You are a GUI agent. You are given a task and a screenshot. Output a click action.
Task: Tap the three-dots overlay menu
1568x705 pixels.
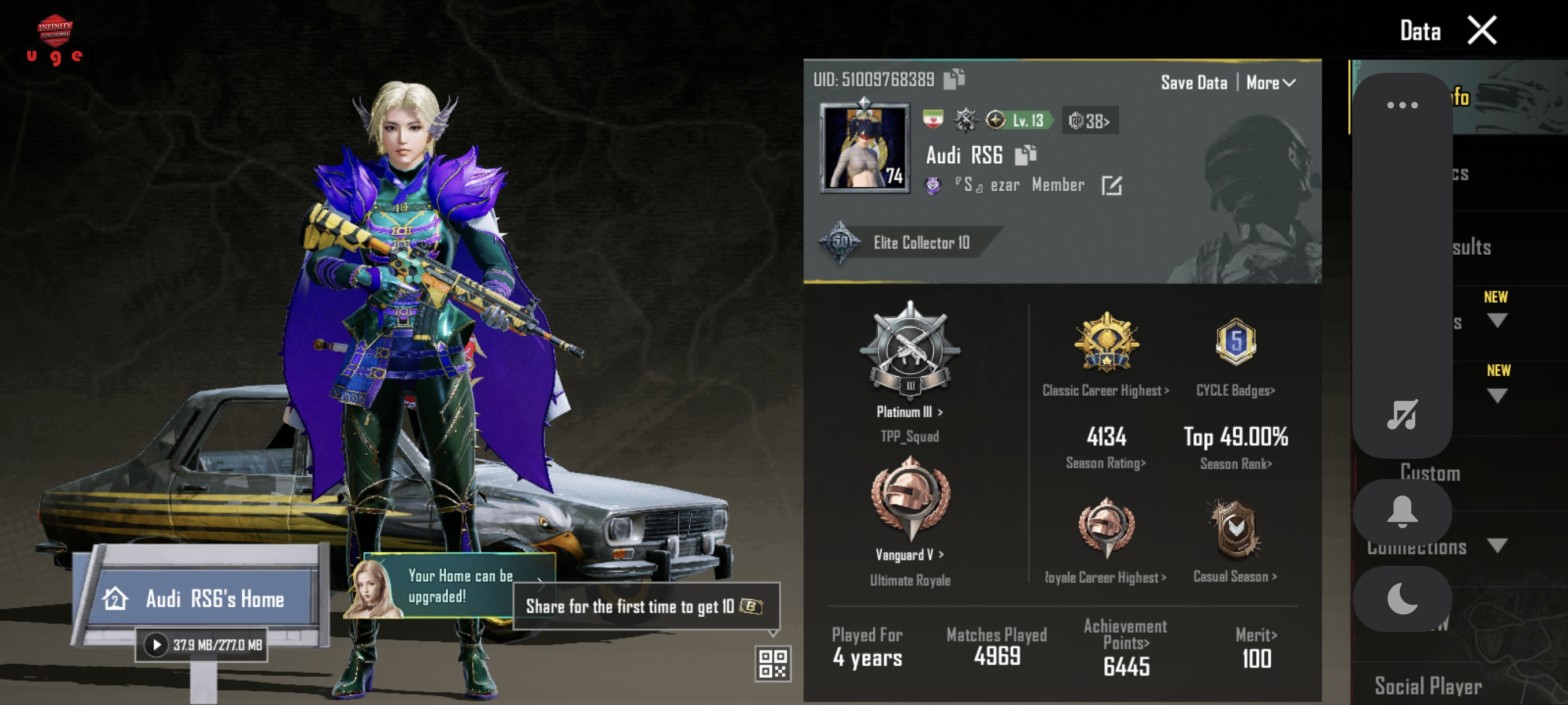1402,105
